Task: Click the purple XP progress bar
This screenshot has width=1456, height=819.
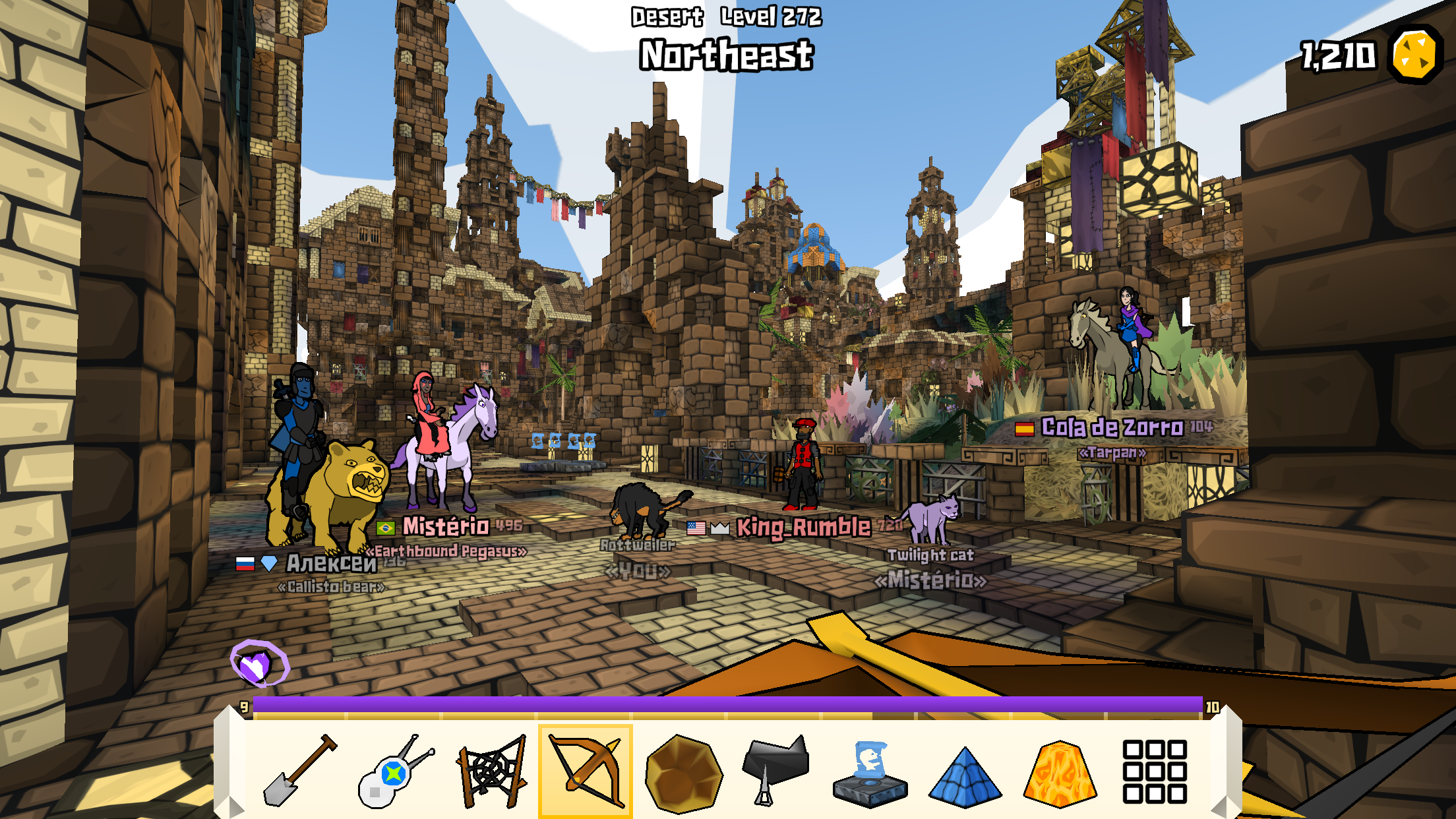Action: tap(725, 704)
